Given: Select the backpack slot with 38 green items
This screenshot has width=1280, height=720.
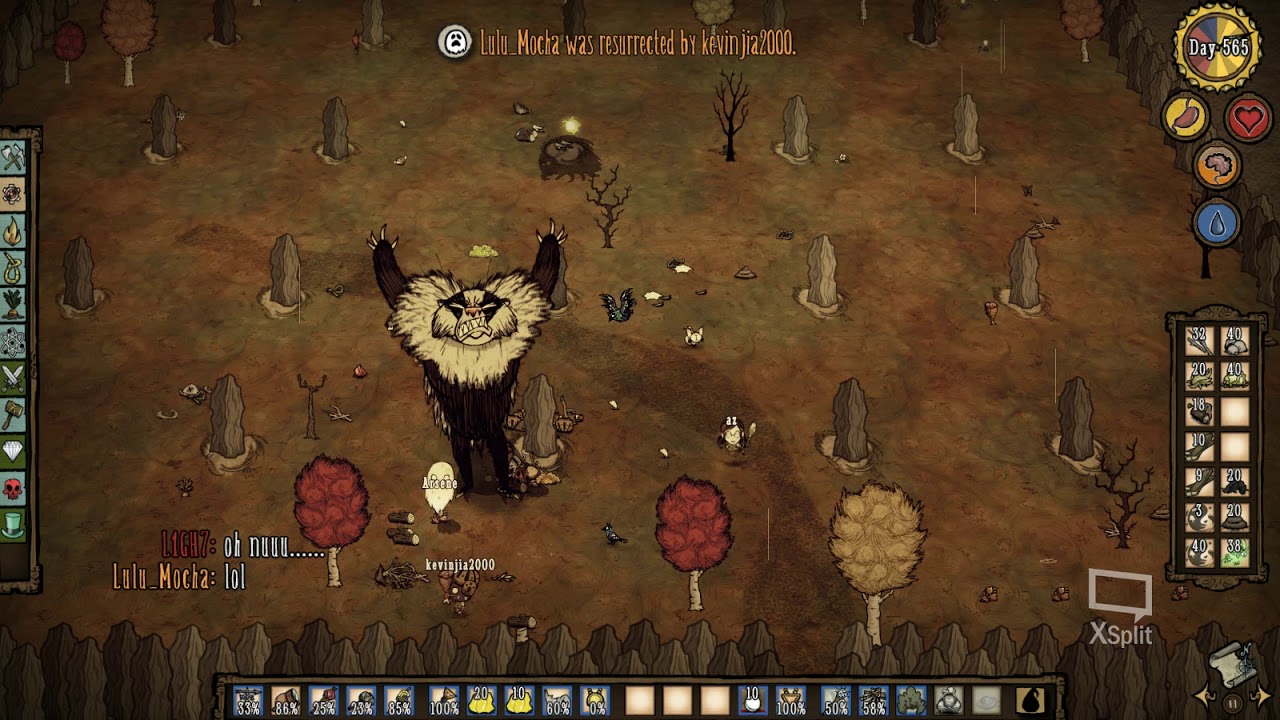Looking at the screenshot, I should click(1236, 551).
